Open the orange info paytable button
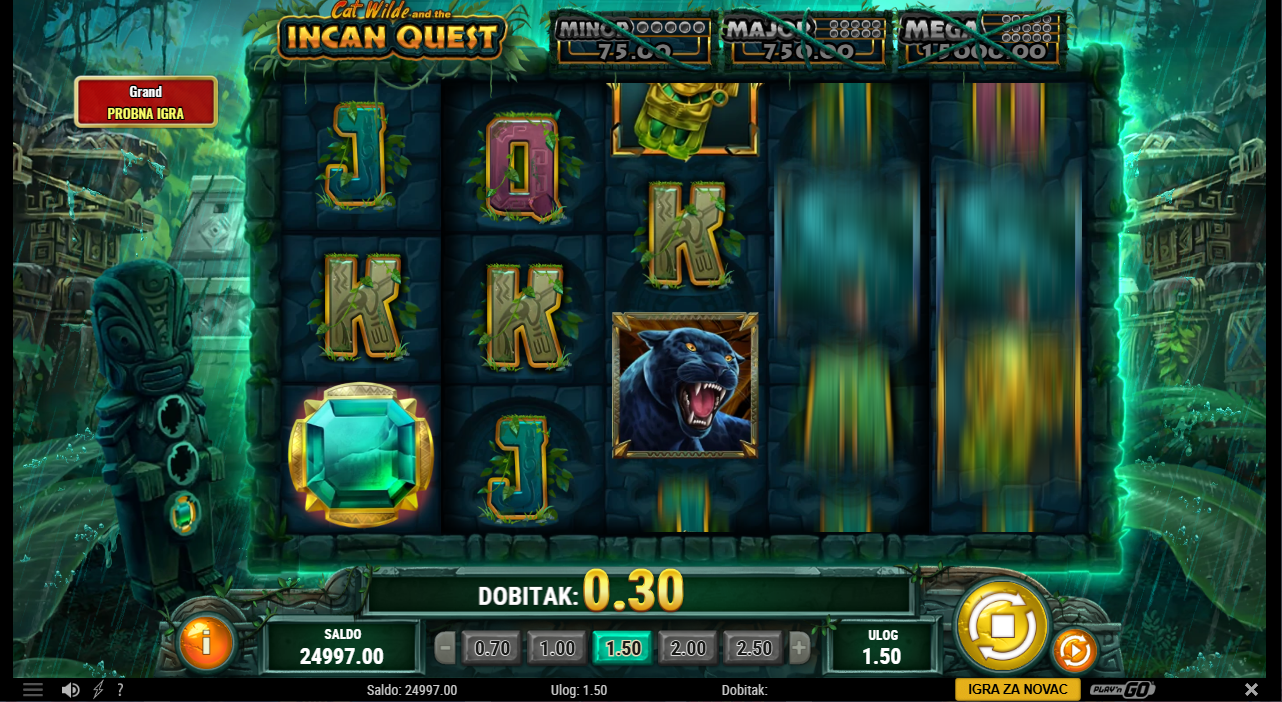Screen dimensions: 1282x702 [x=206, y=642]
